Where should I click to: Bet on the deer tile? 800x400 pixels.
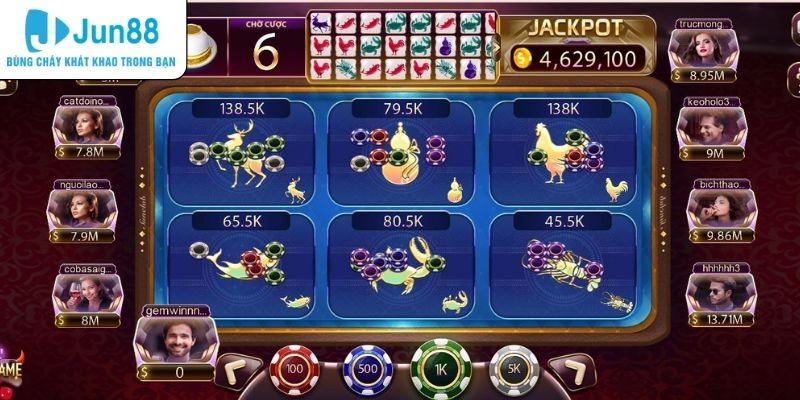(238, 153)
